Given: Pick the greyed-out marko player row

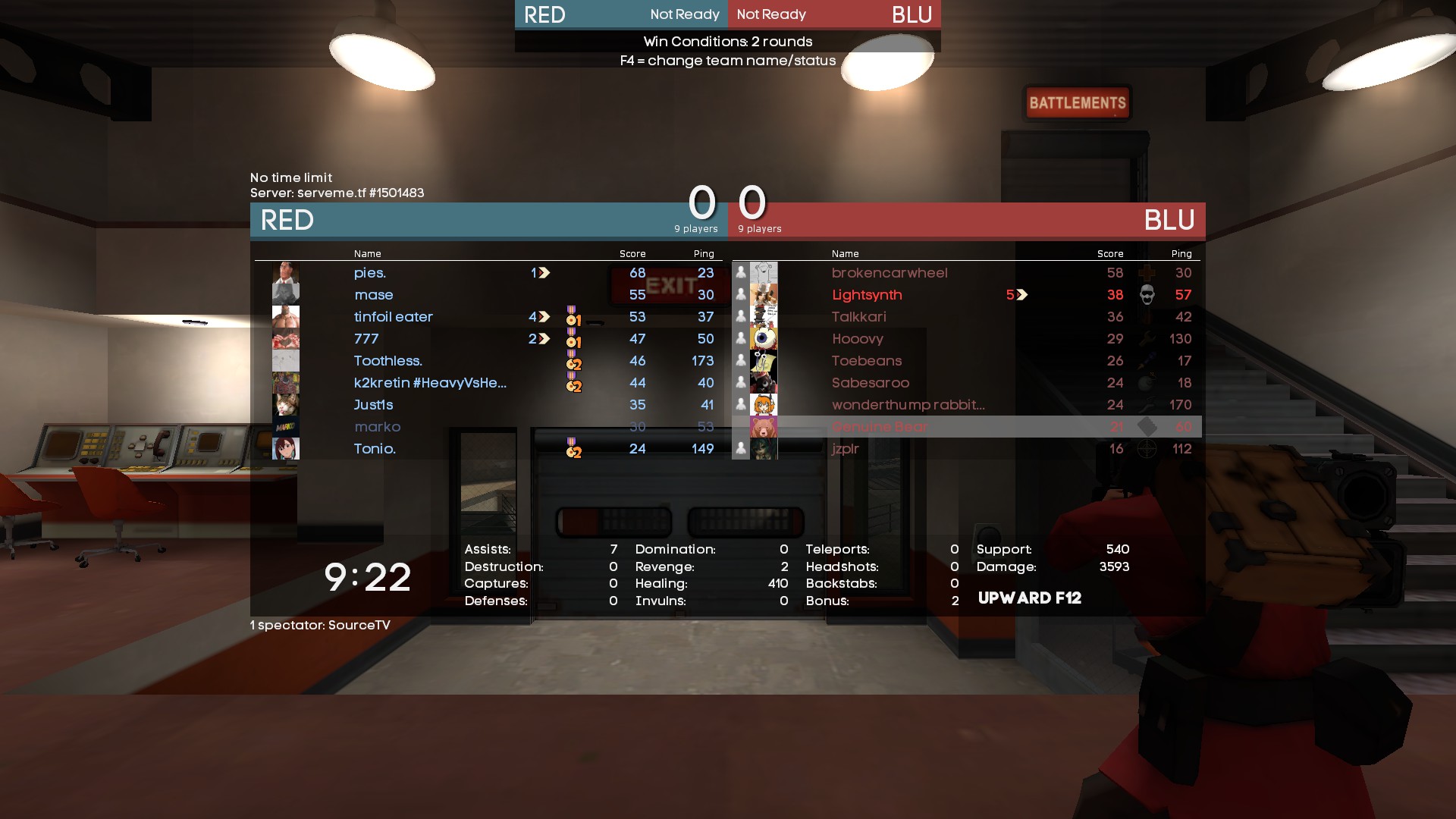Looking at the screenshot, I should (377, 427).
